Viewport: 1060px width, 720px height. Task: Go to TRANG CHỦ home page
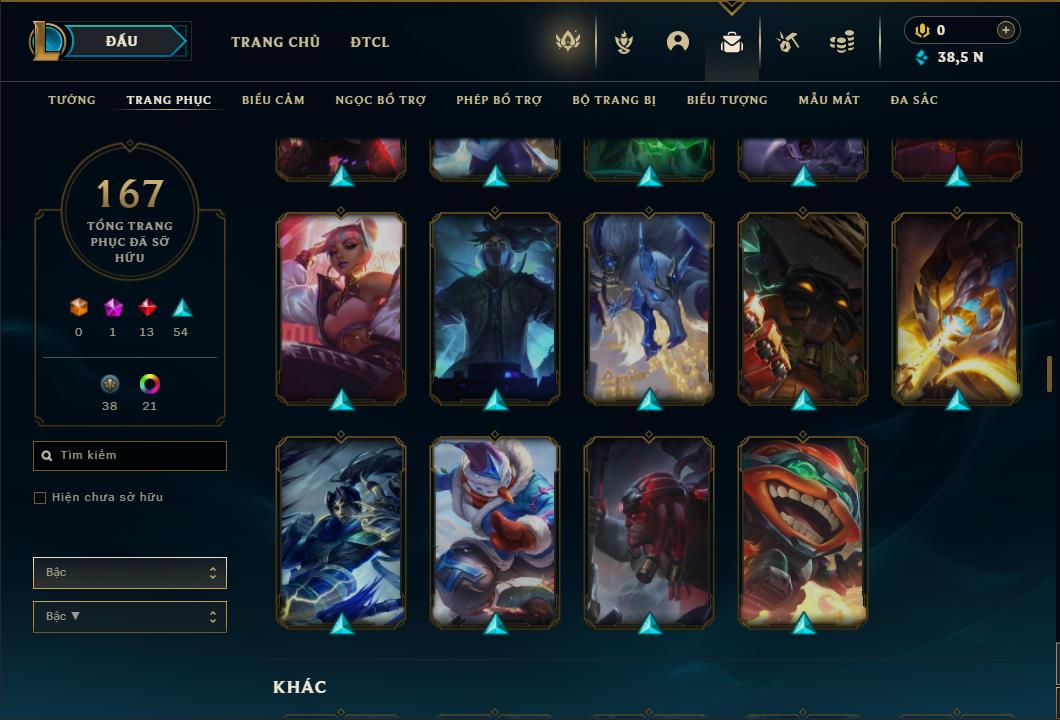click(275, 42)
